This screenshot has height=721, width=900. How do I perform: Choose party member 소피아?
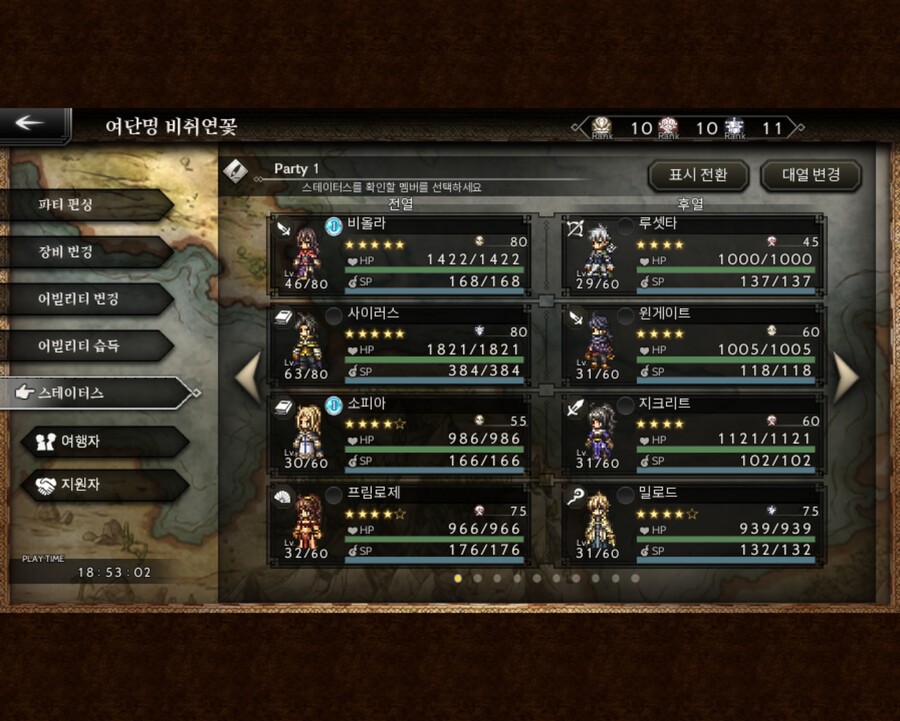tap(402, 433)
